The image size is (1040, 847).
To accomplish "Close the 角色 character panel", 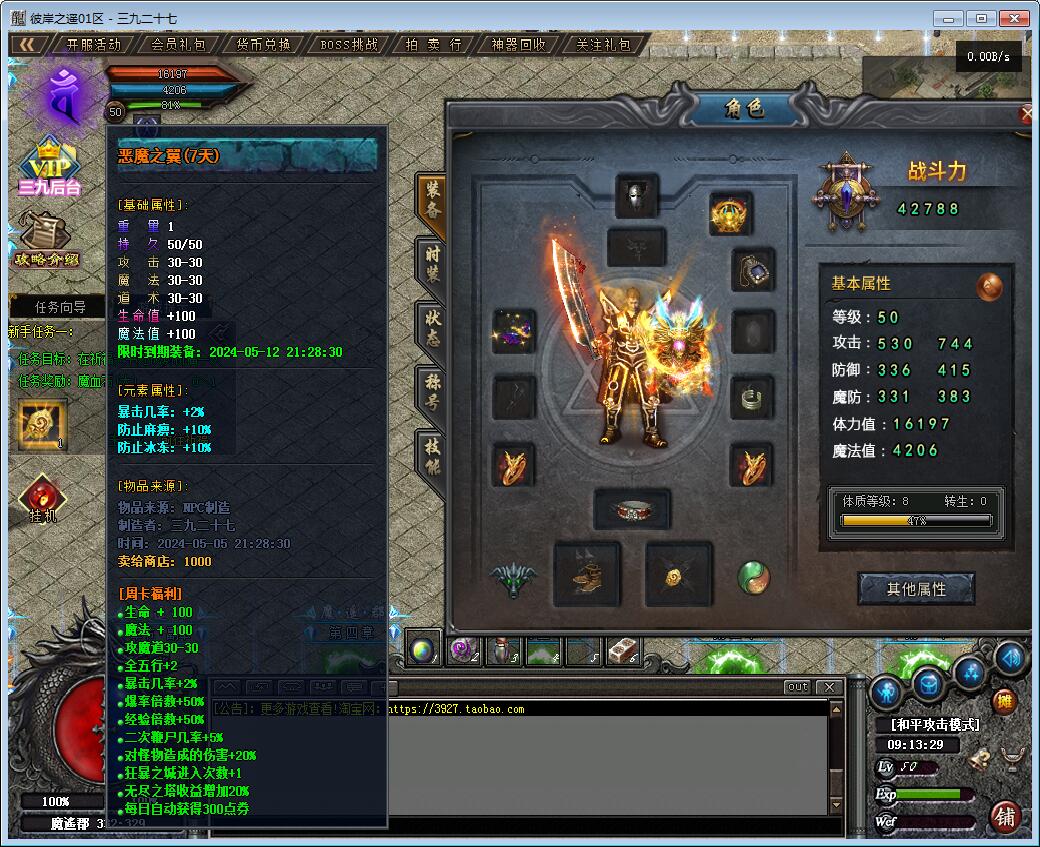I will tap(1027, 114).
